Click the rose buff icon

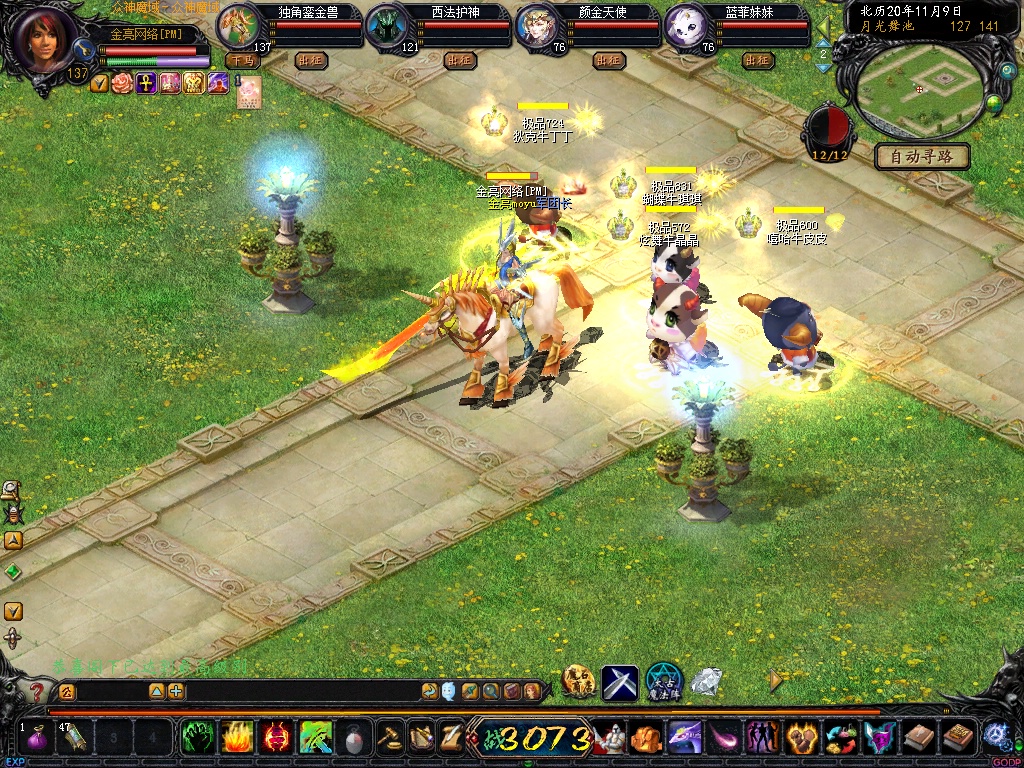(122, 83)
